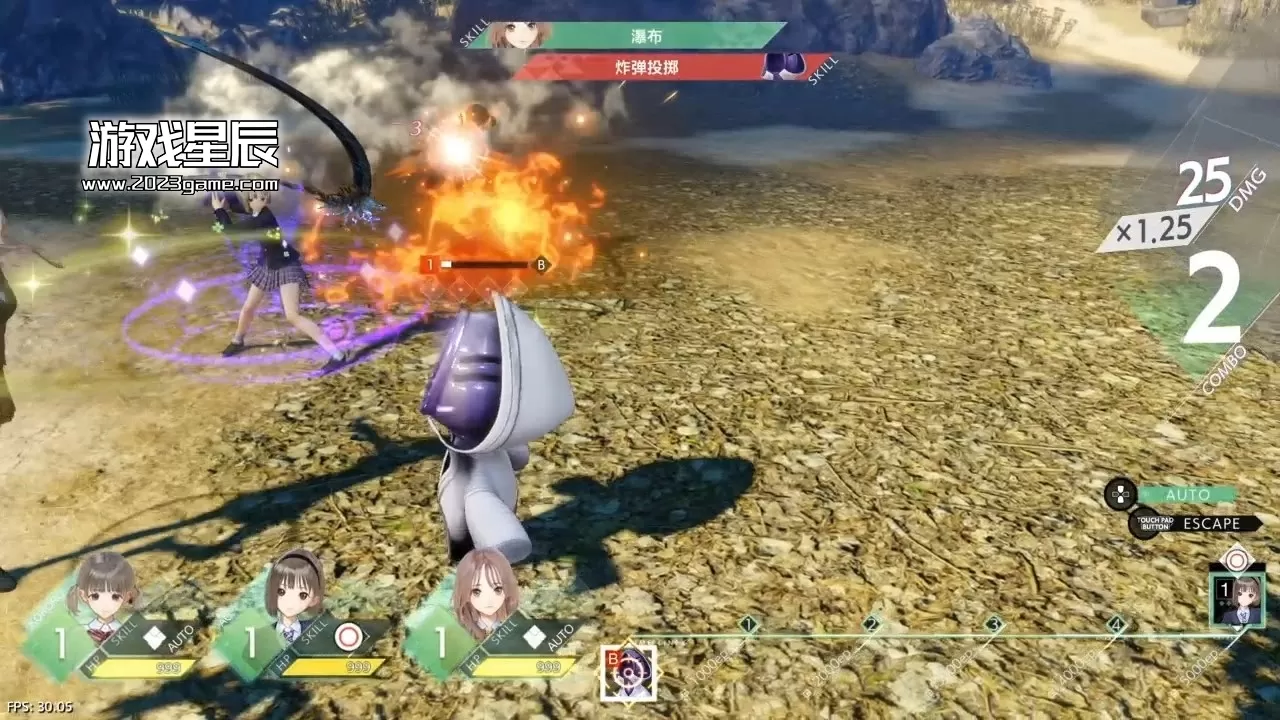Open the www.2023game.com watermark link
The width and height of the screenshot is (1280, 720).
click(x=182, y=183)
